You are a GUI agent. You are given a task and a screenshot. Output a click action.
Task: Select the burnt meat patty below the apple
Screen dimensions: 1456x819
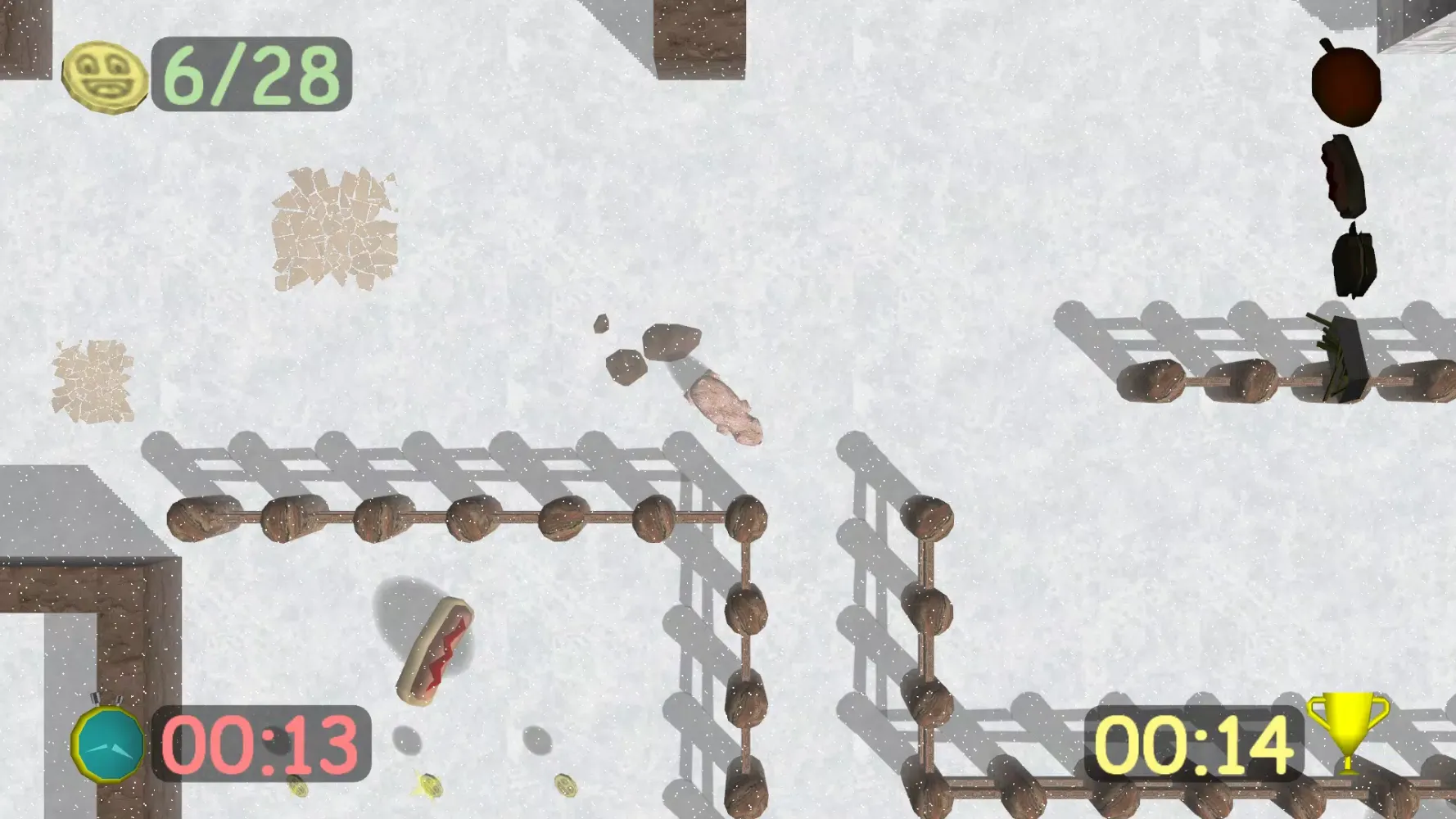click(1343, 176)
